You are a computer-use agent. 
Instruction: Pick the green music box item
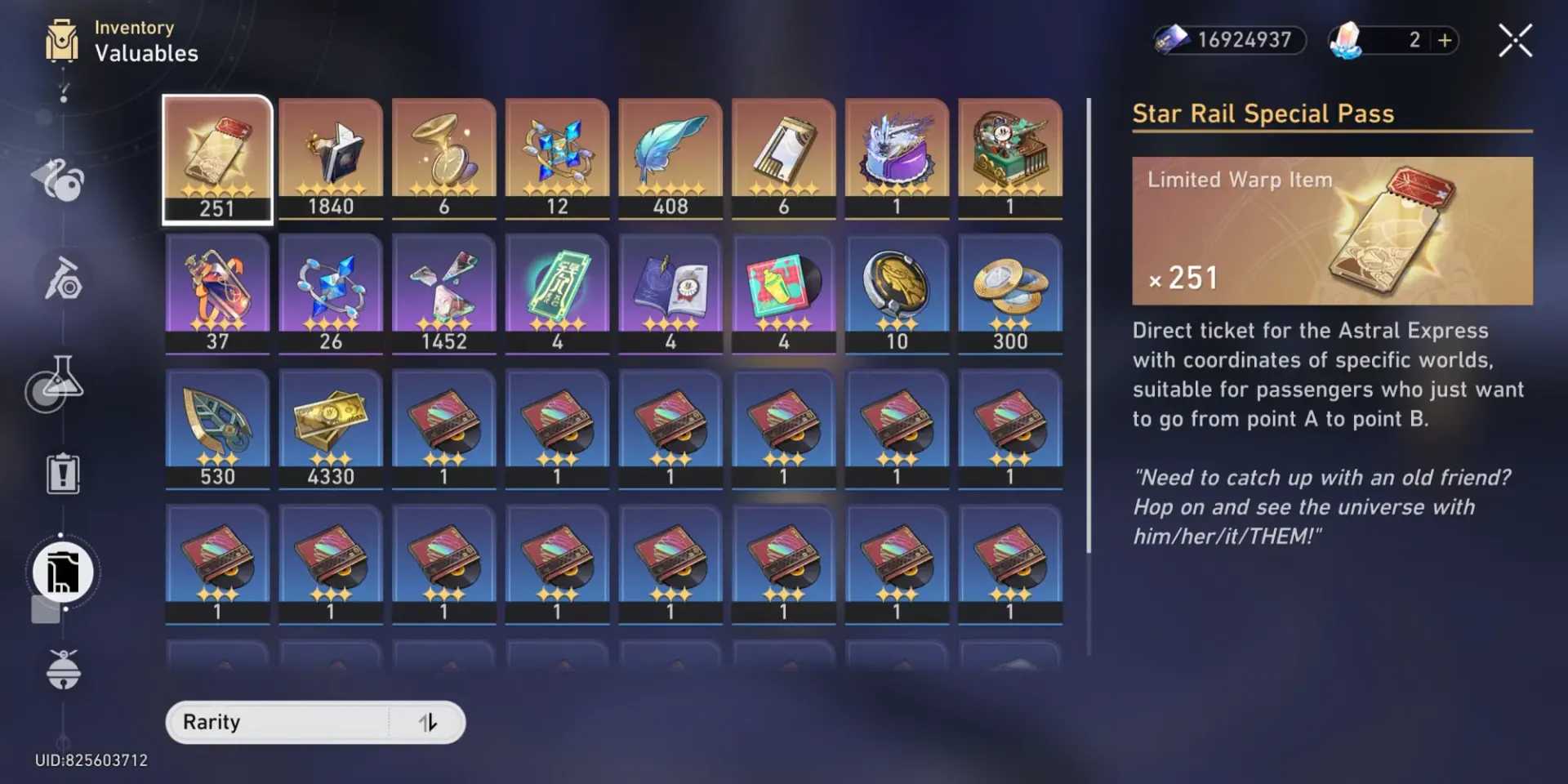point(1010,158)
